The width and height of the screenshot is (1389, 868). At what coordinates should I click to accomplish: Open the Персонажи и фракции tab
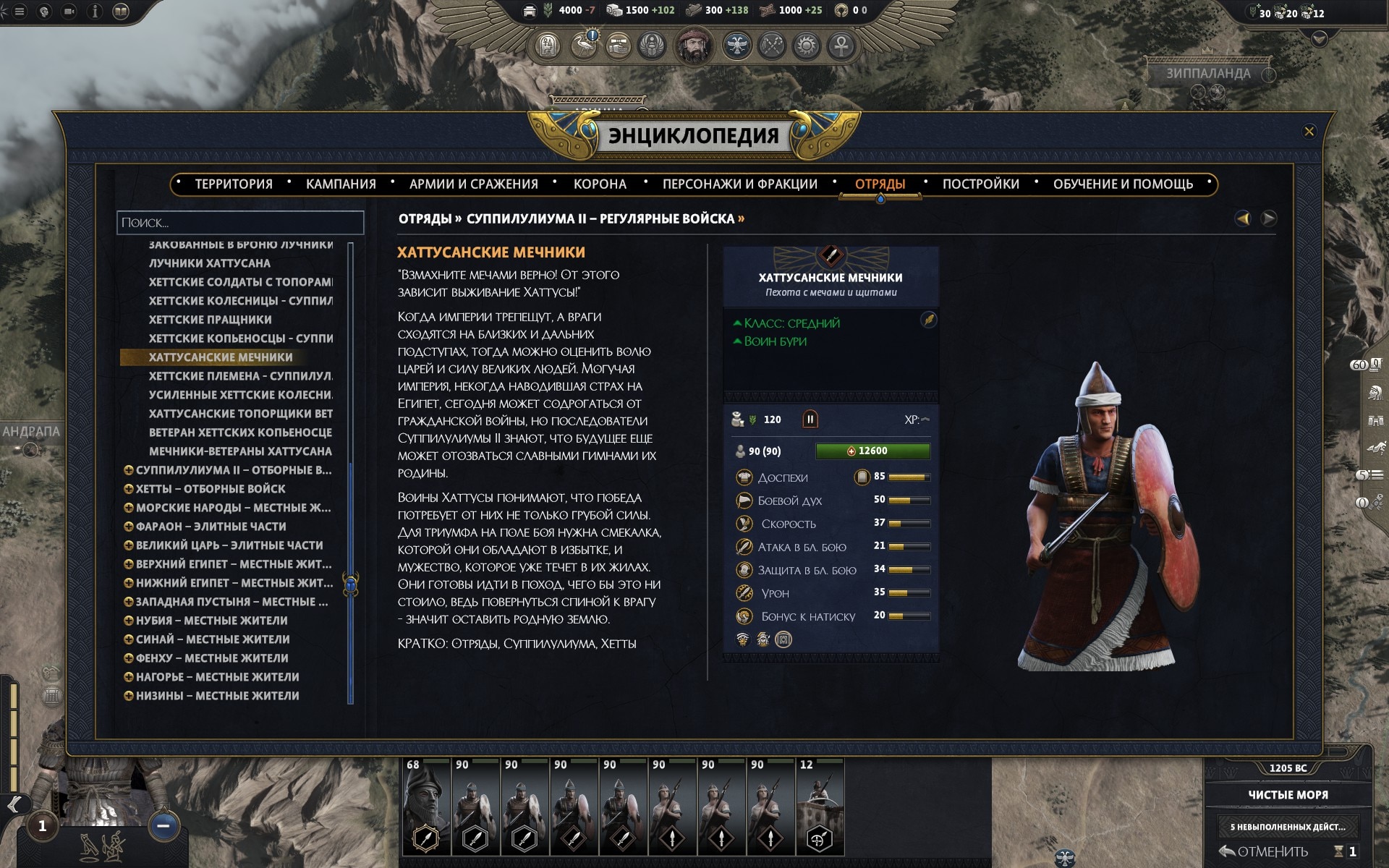point(739,184)
